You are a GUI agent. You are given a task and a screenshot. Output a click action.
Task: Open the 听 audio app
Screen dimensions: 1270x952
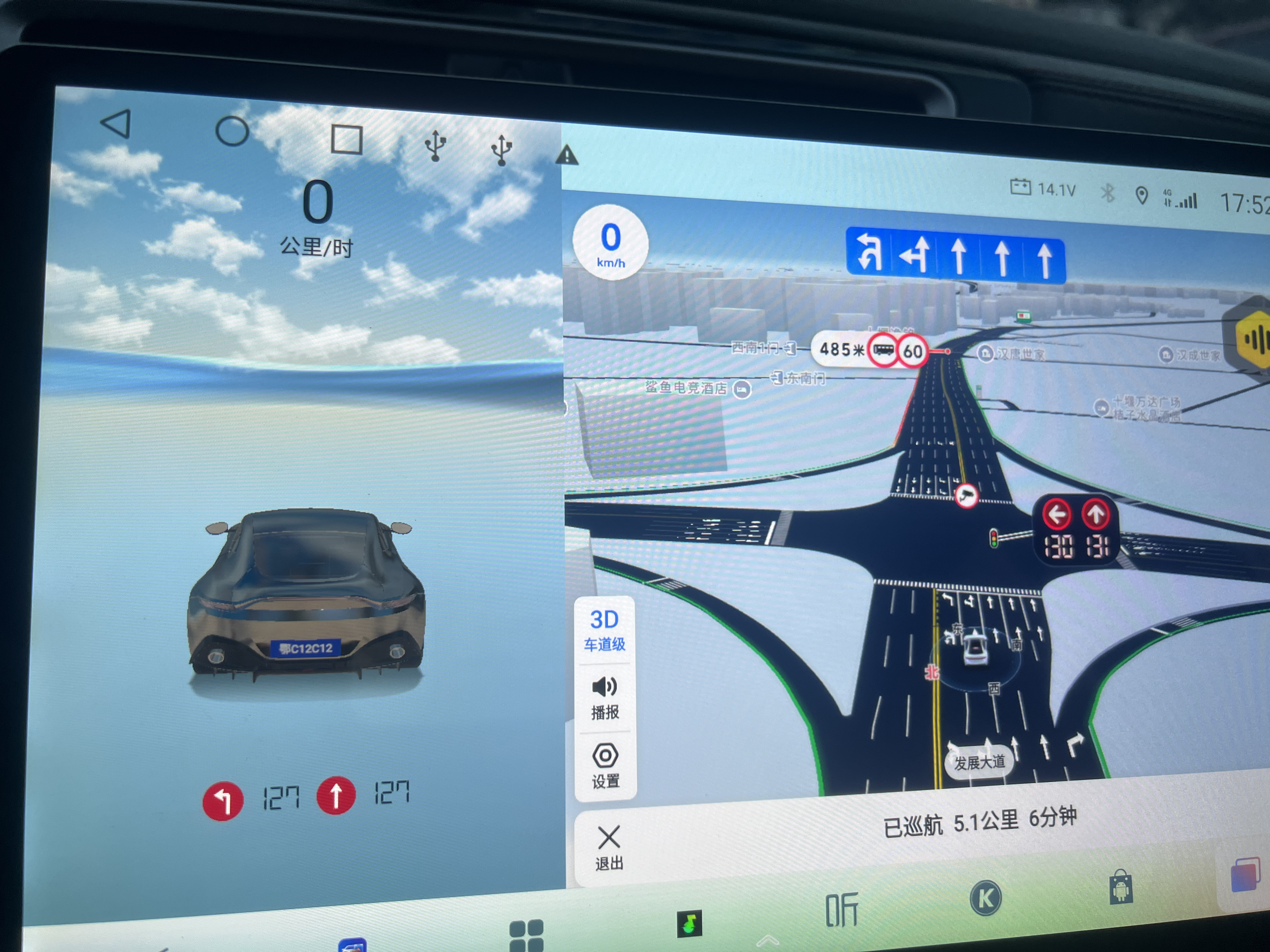tap(841, 909)
